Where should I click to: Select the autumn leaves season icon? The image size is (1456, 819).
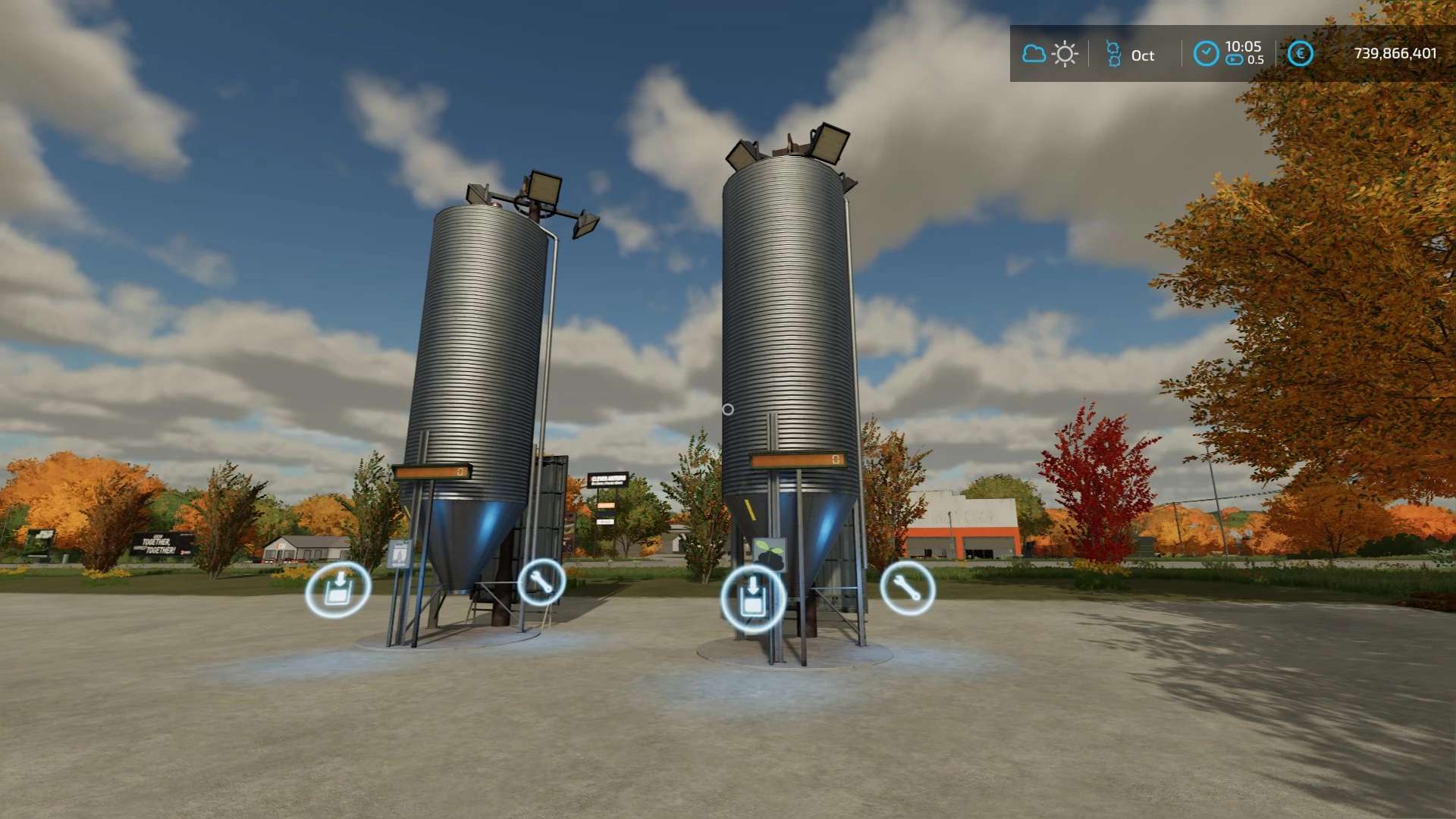[1113, 54]
